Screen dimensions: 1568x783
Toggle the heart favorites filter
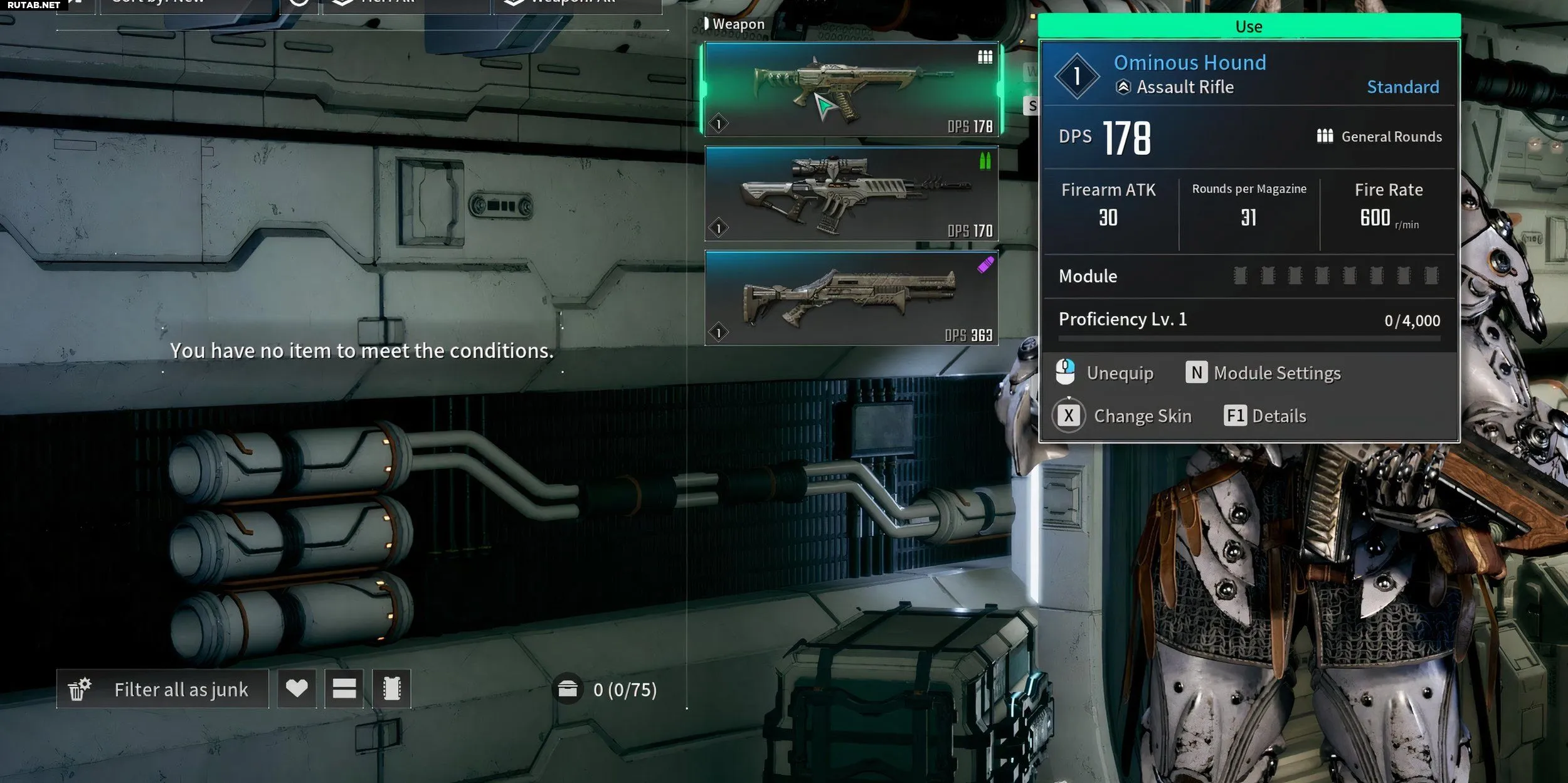pos(297,689)
